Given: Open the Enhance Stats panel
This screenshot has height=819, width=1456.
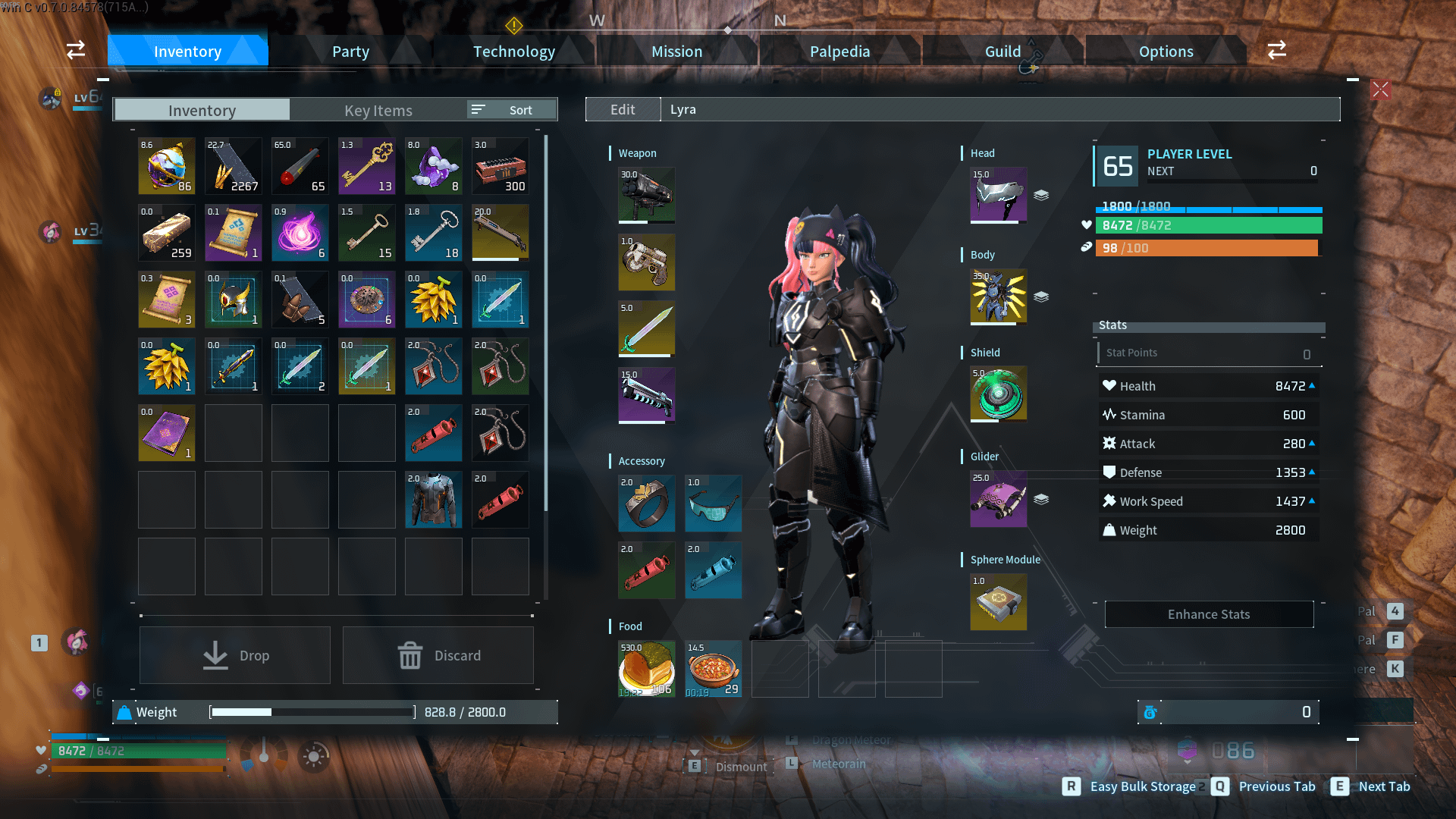Looking at the screenshot, I should [x=1209, y=614].
